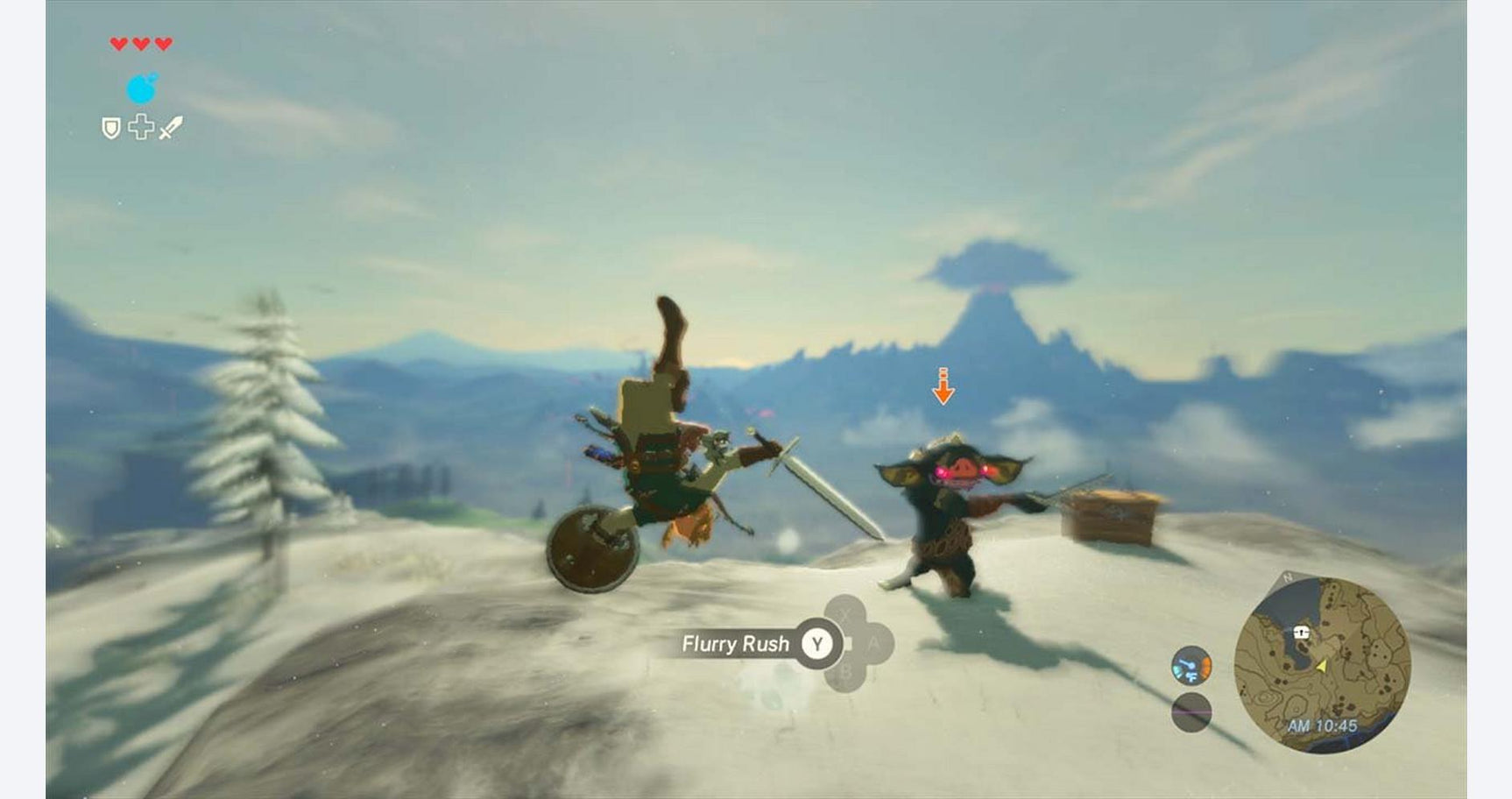Click the AM 10:45 clock display
The image size is (1512, 799).
click(1323, 725)
